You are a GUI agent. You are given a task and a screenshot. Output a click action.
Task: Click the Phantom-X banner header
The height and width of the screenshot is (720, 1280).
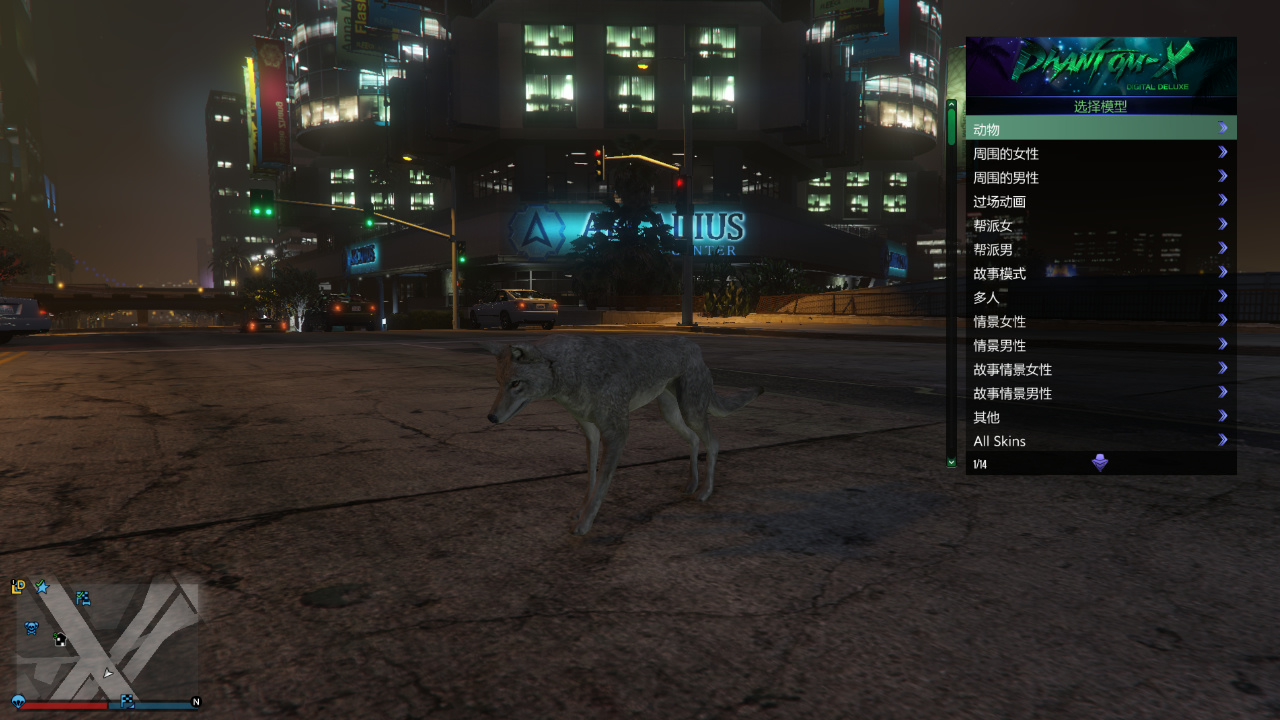point(1100,66)
